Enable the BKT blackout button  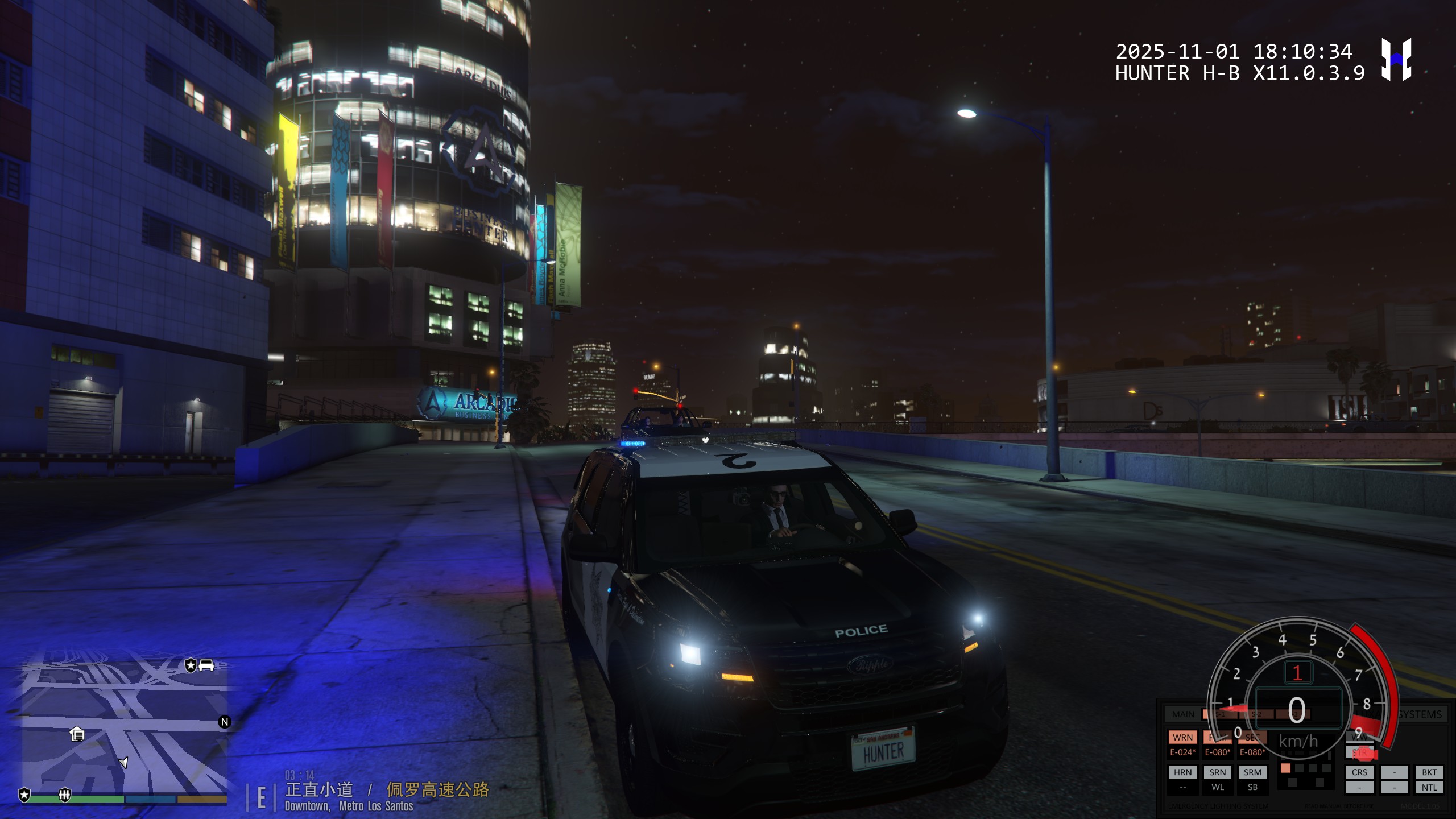(1429, 772)
